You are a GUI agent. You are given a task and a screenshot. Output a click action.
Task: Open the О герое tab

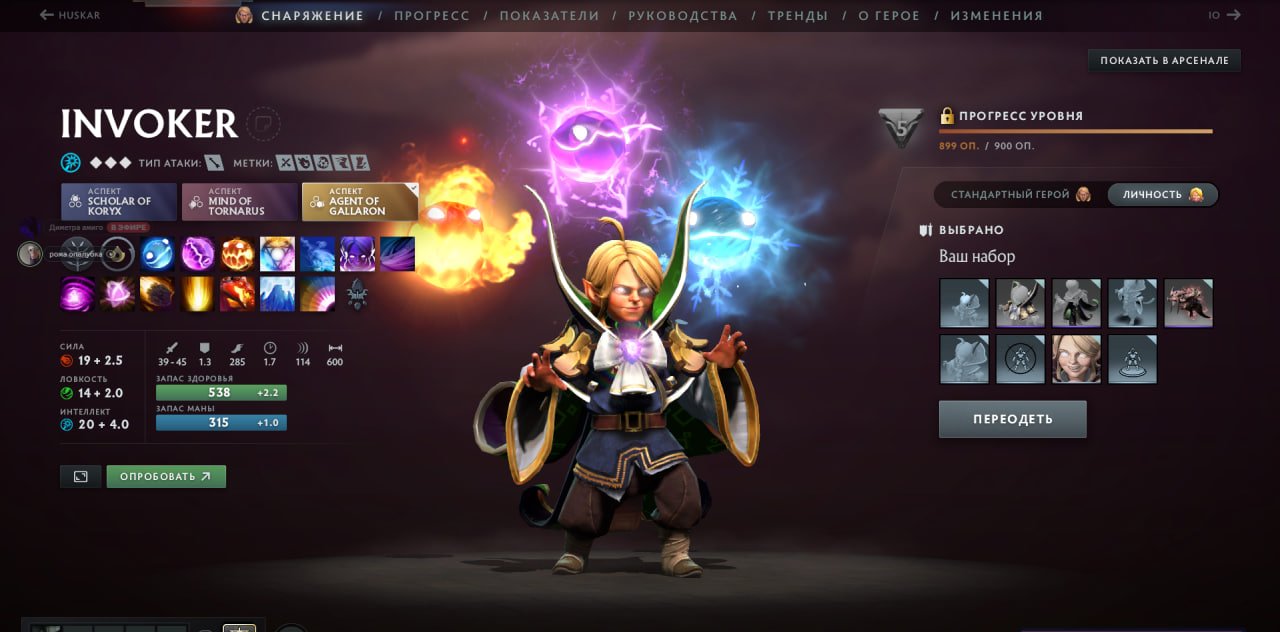pyautogui.click(x=889, y=16)
